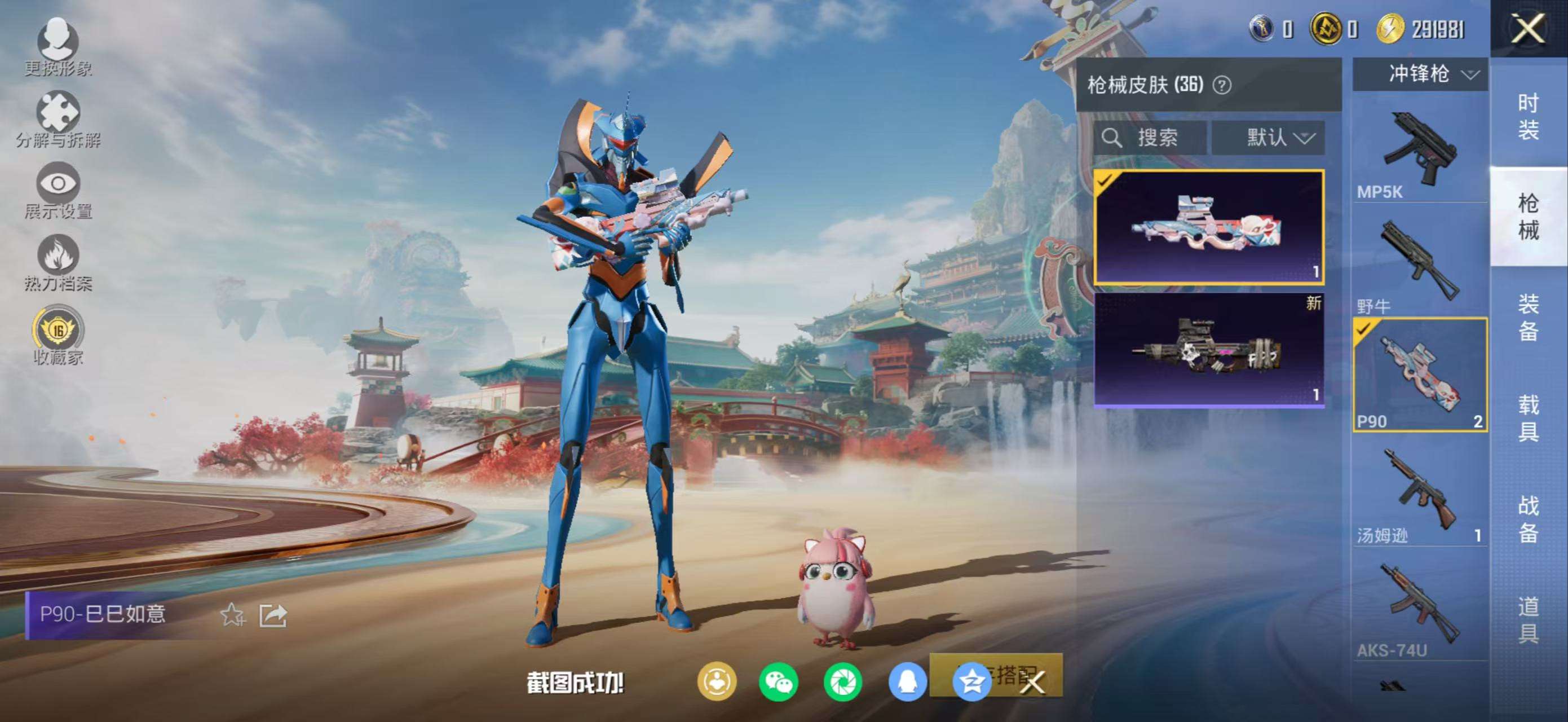Select the 野牛 Bizon weapon entry
Screen dimensions: 1568x722
tap(1420, 265)
